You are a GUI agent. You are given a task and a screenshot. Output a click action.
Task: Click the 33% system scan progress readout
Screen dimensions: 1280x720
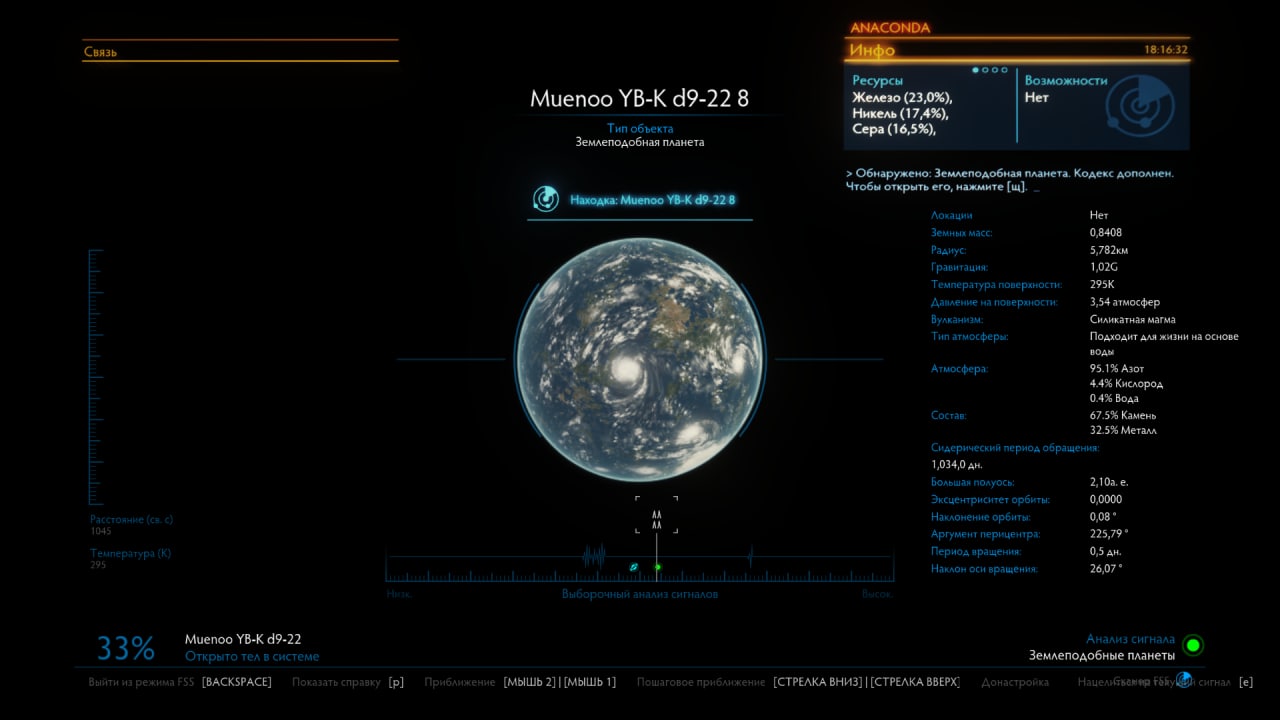click(x=126, y=649)
